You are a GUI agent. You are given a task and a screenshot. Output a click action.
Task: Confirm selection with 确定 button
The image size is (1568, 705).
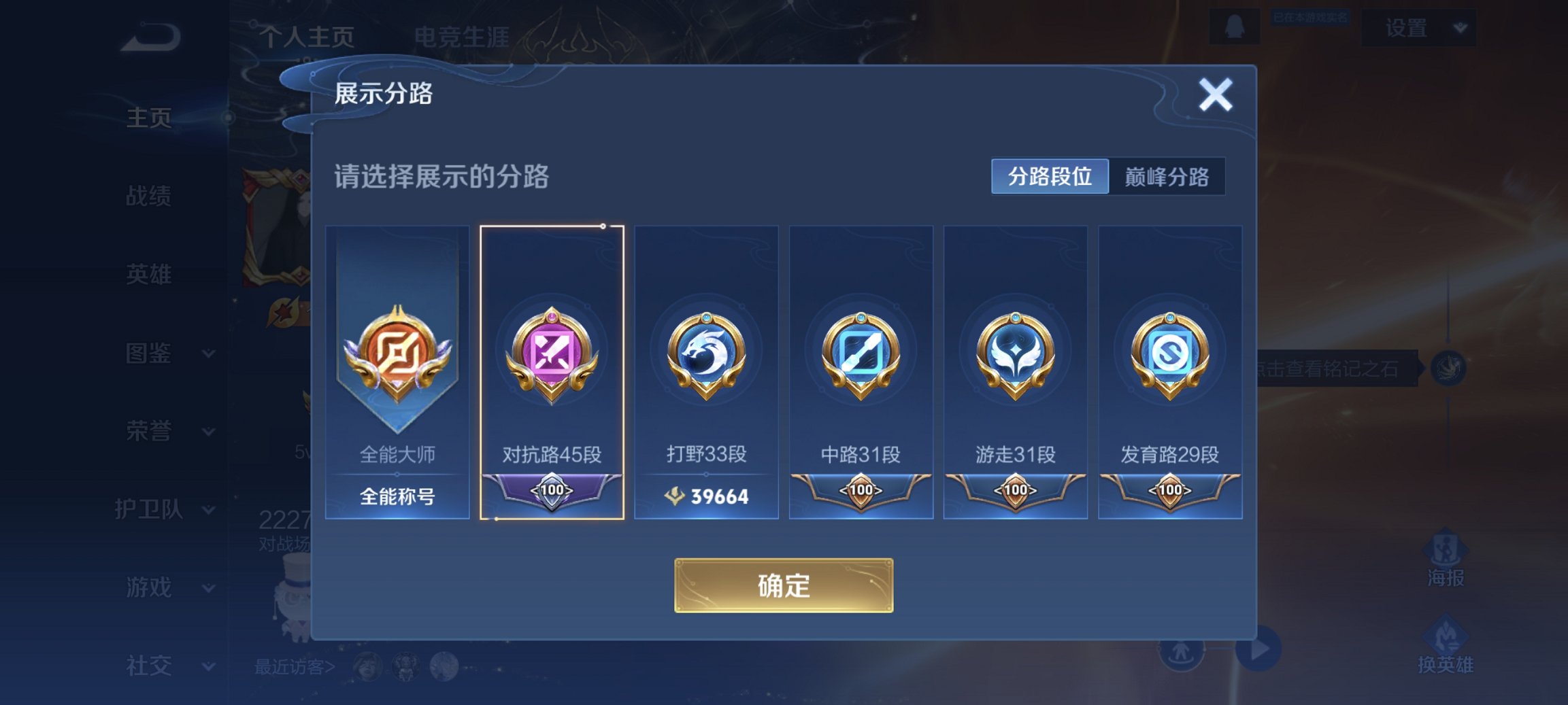784,586
